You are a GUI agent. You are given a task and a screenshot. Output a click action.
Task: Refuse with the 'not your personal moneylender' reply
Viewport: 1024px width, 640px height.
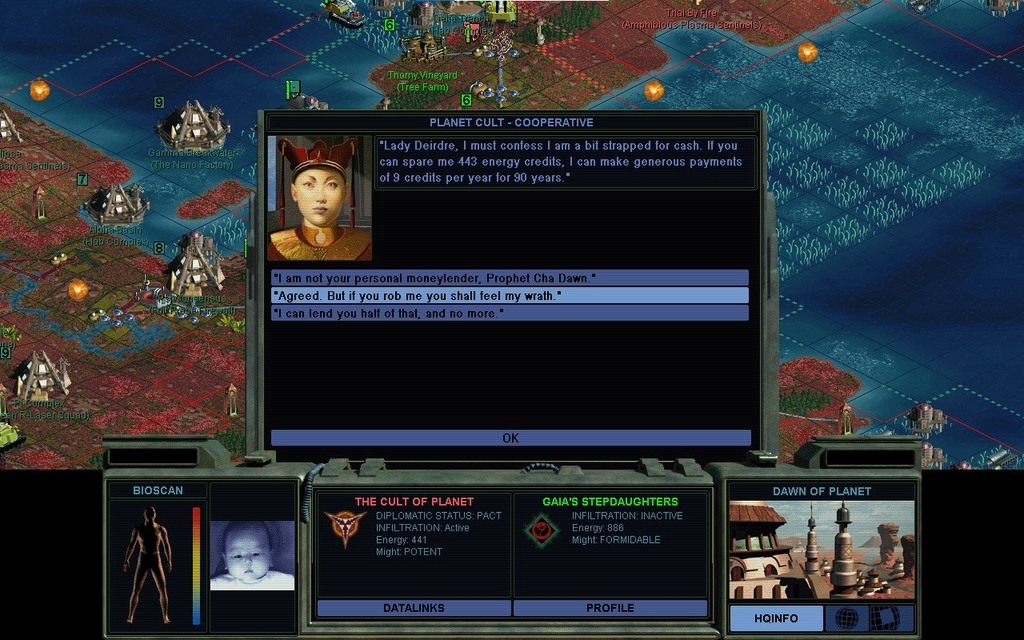tap(510, 278)
